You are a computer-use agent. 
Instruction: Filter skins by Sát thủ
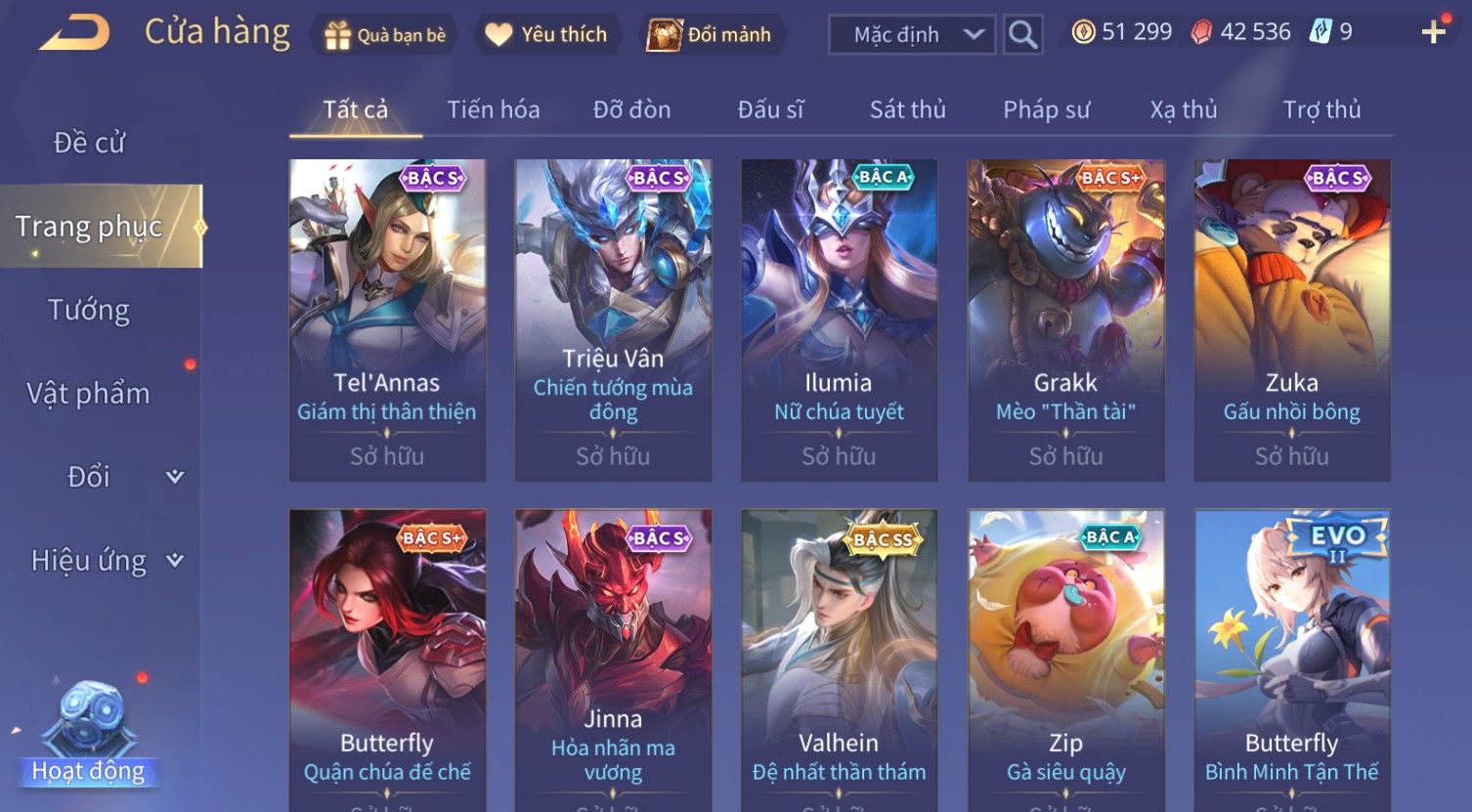coord(907,109)
